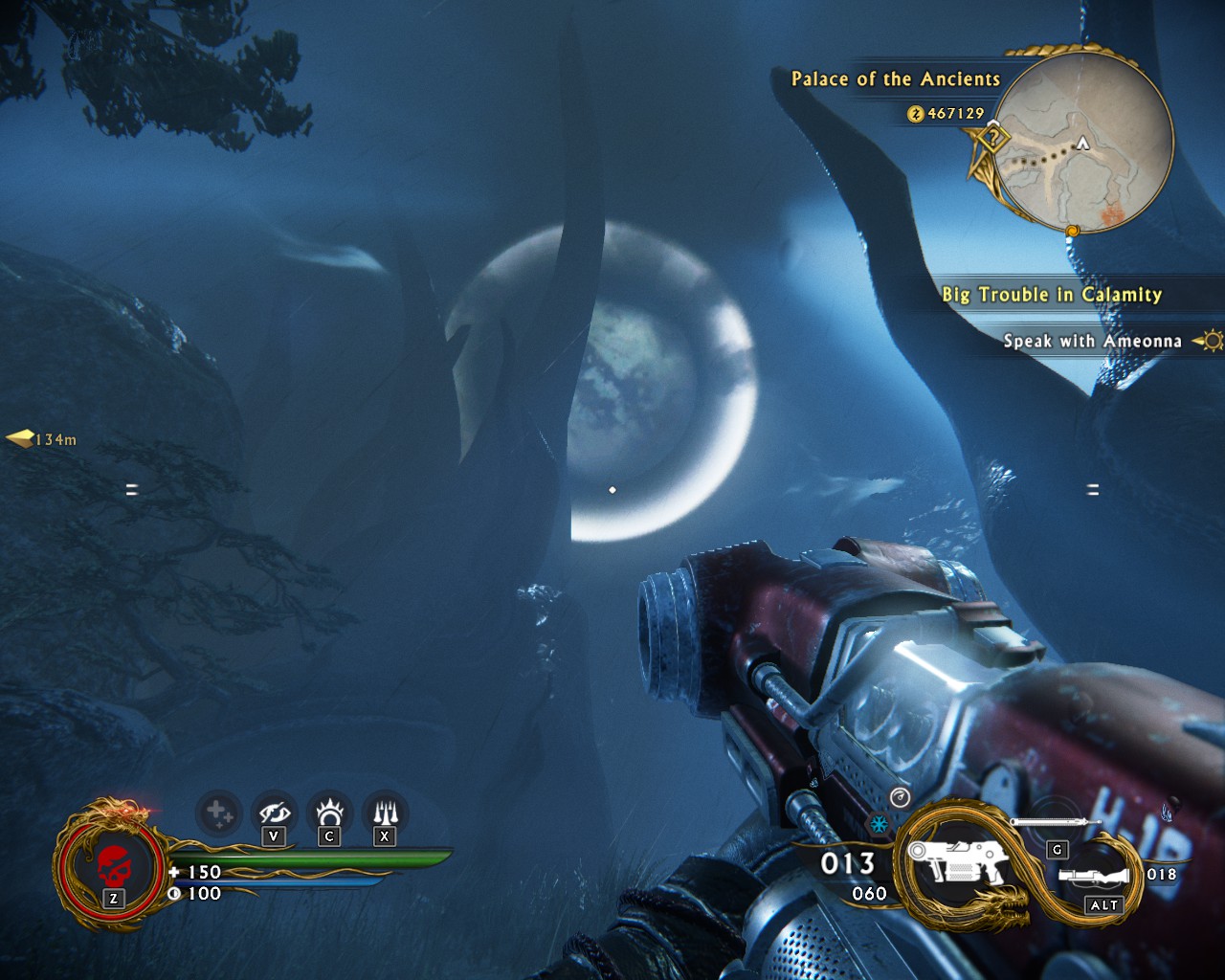Click the gold waypoint distance arrow
The width and height of the screenshot is (1225, 980).
(21, 439)
